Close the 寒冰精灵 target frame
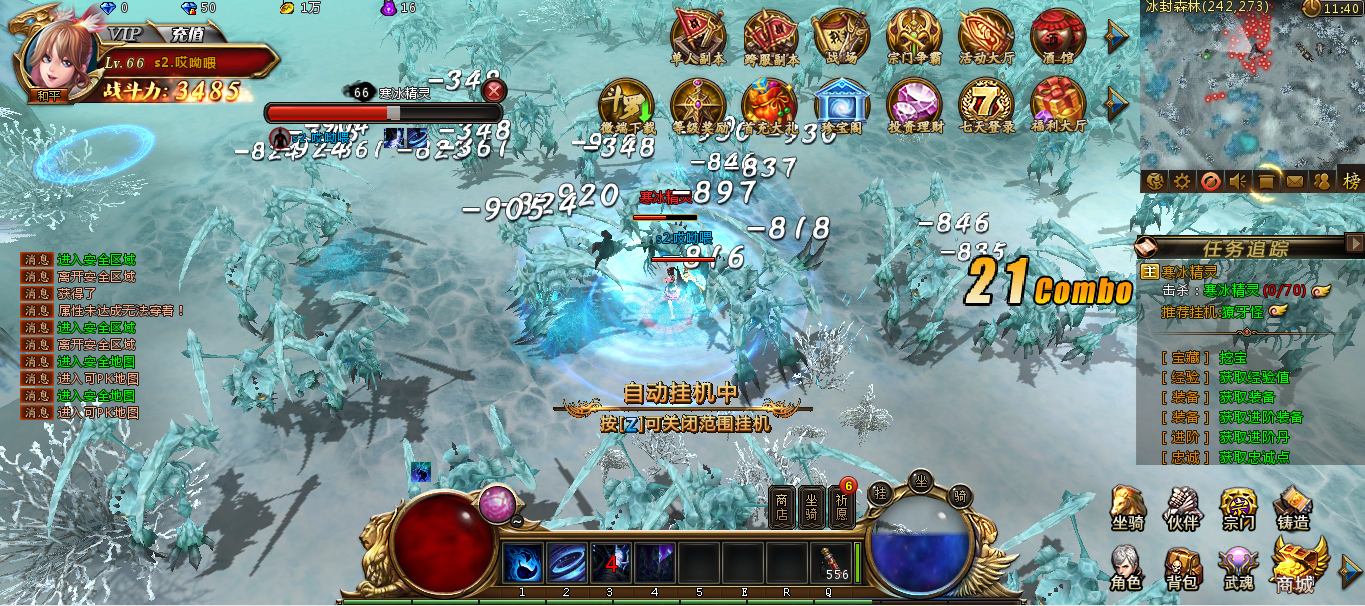This screenshot has height=606, width=1365. tap(493, 91)
